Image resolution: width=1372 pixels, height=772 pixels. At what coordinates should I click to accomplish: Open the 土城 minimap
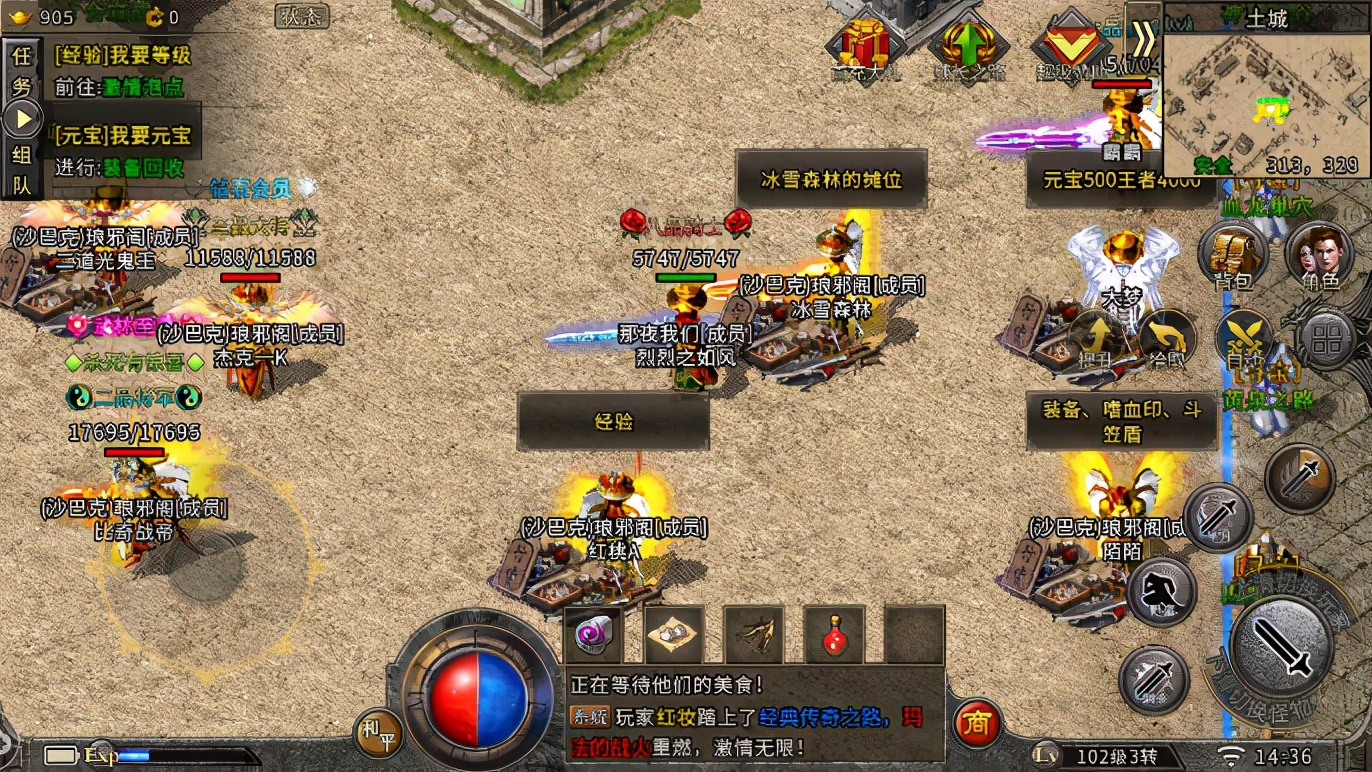coord(1264,90)
